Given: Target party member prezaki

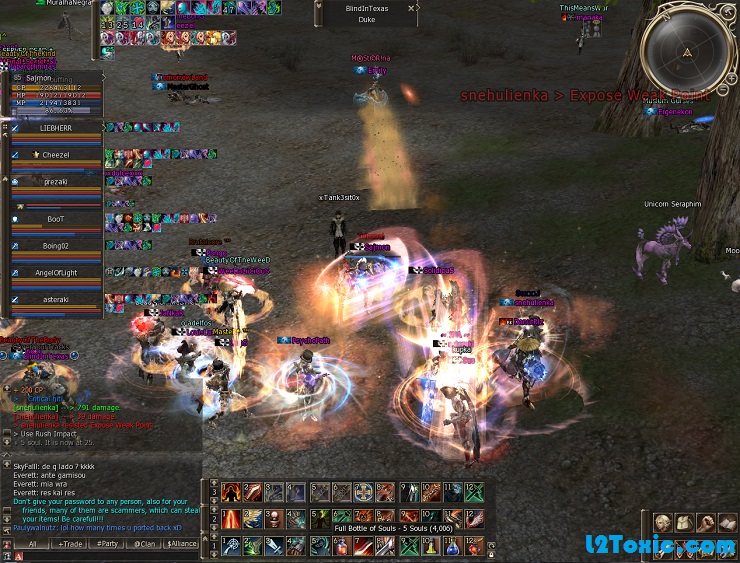Looking at the screenshot, I should (x=56, y=182).
